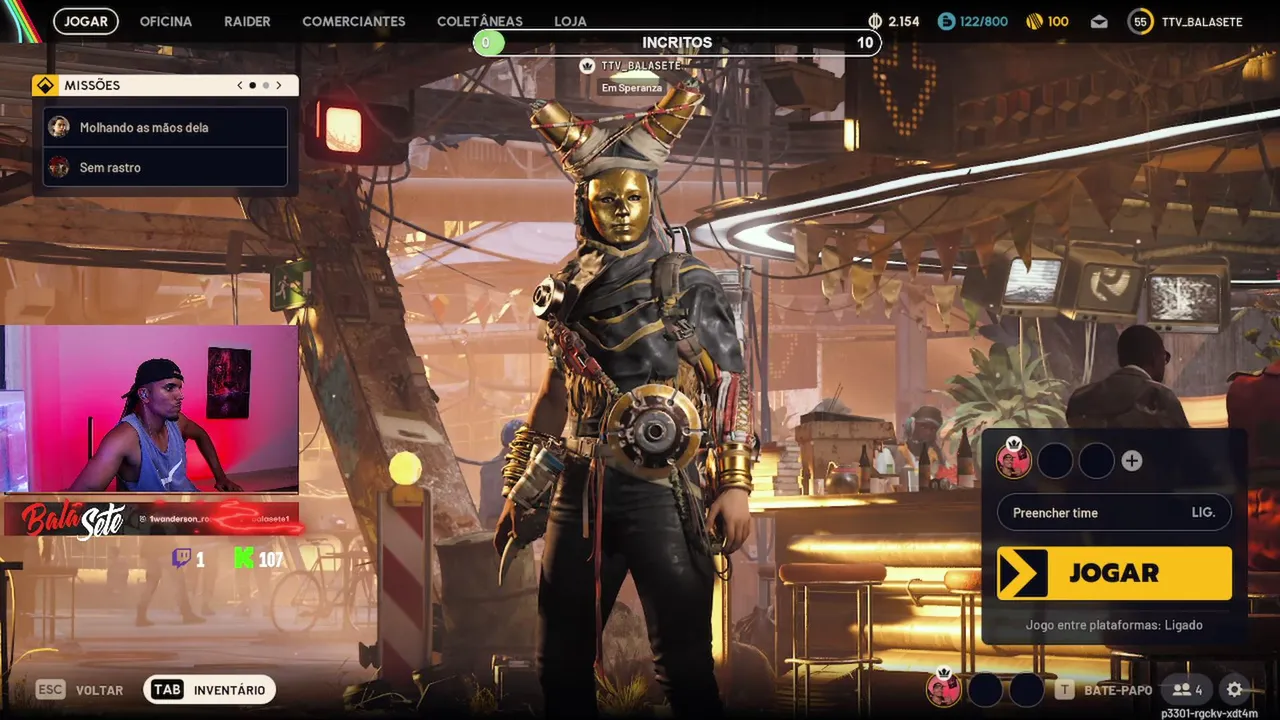Go to the Comerciantes tab
The height and width of the screenshot is (720, 1280).
pyautogui.click(x=354, y=21)
